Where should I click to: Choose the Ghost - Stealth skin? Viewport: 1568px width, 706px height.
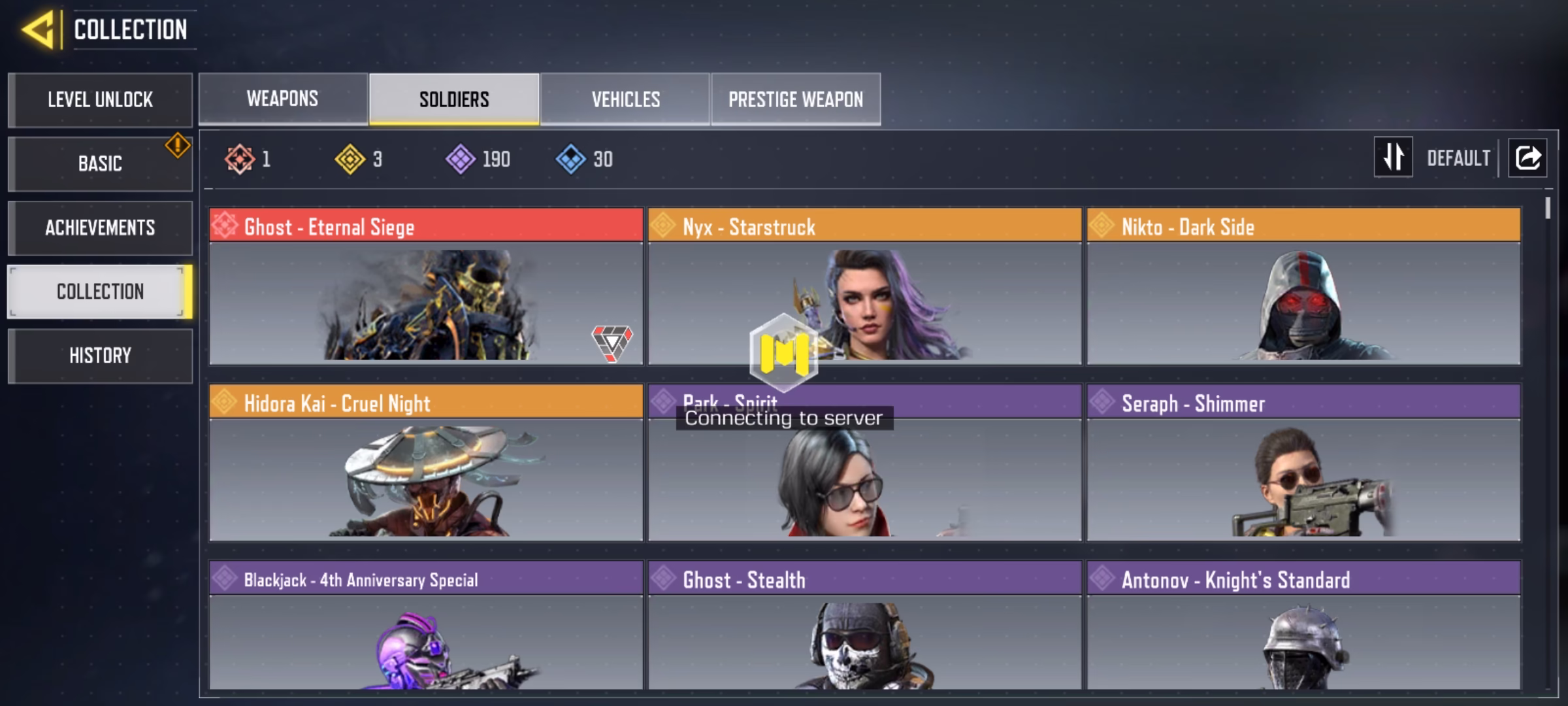[x=864, y=625]
